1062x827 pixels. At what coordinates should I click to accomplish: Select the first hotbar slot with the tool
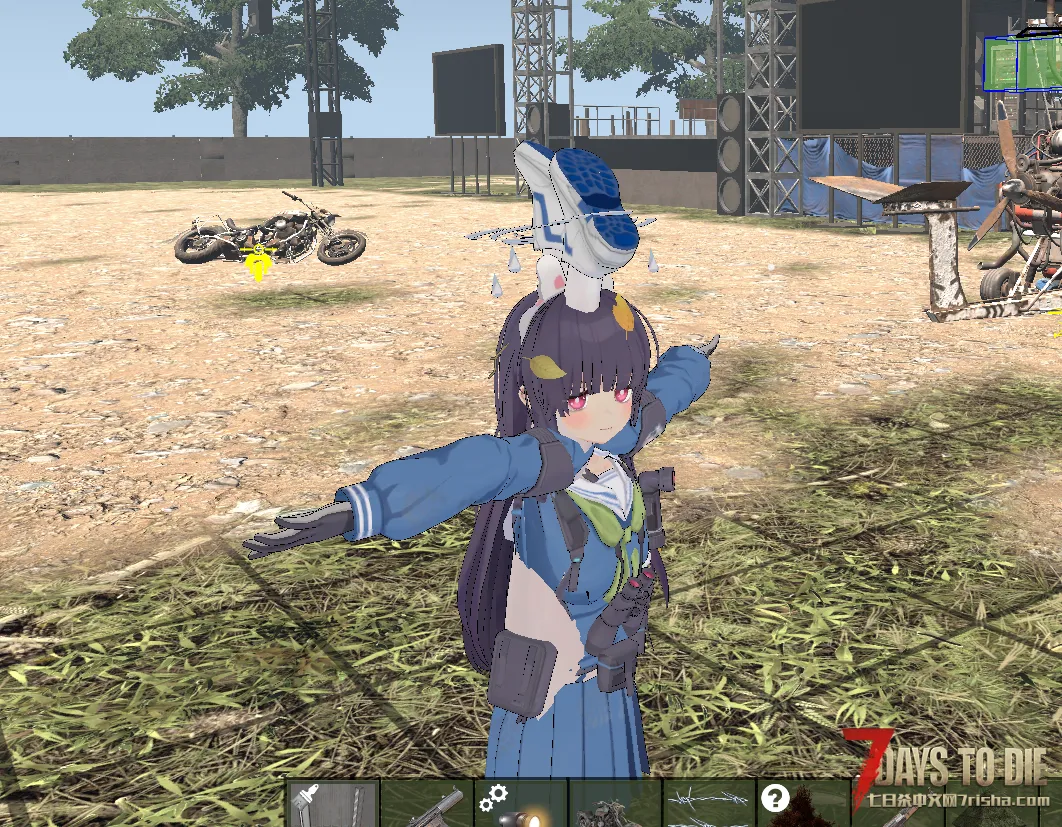(333, 805)
